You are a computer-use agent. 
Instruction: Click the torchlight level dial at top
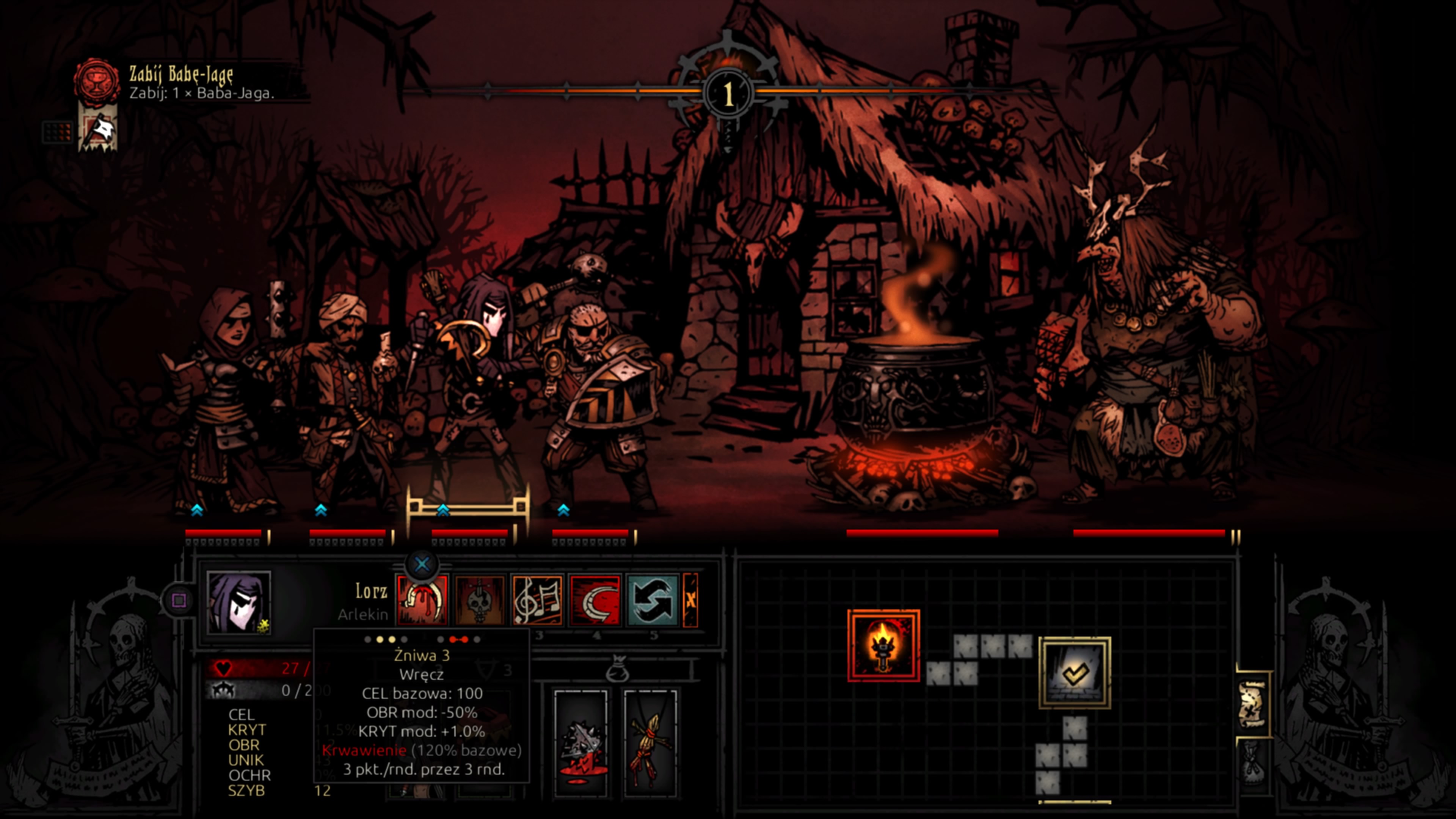[728, 93]
